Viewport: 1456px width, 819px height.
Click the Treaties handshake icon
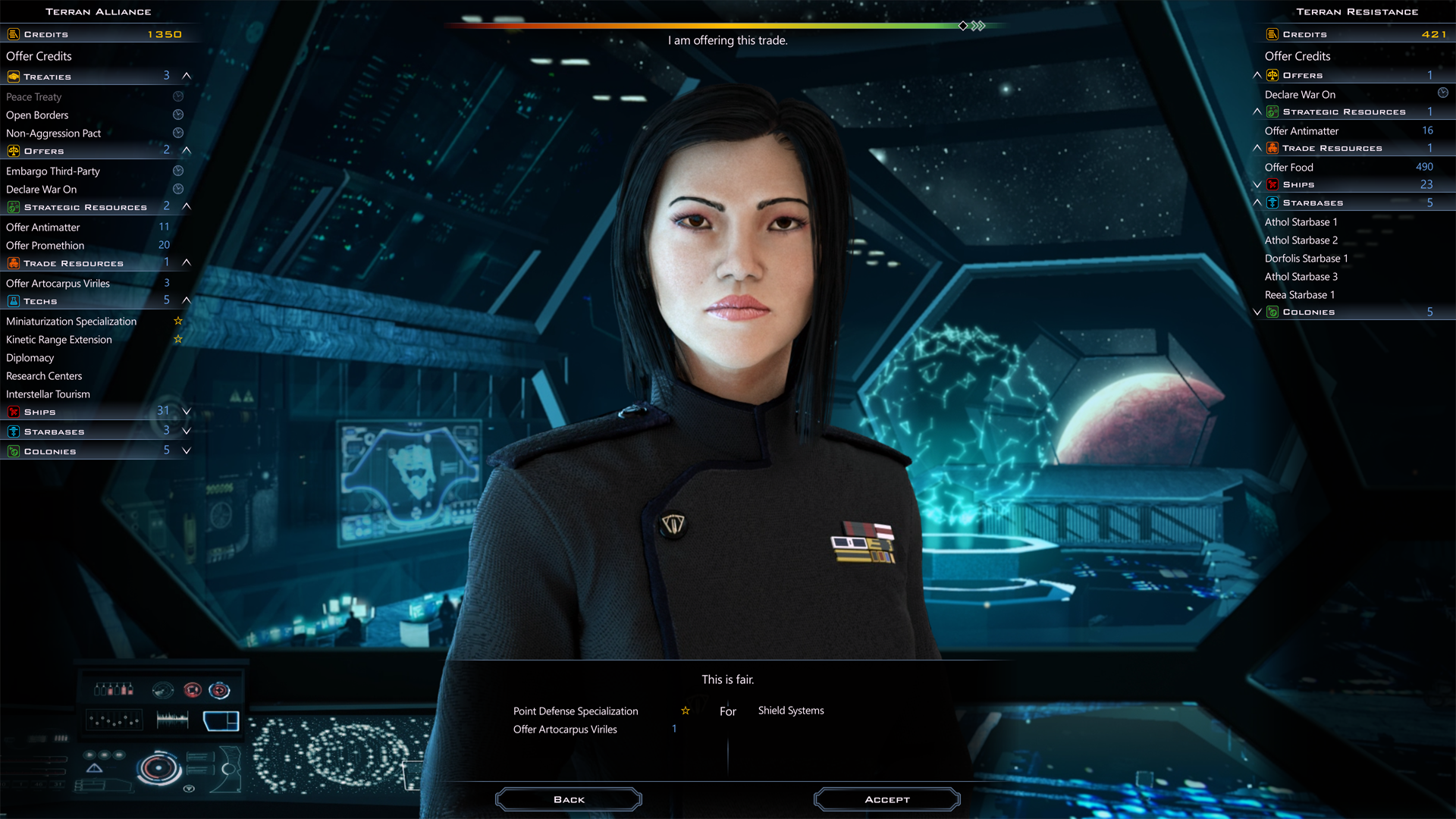12,76
